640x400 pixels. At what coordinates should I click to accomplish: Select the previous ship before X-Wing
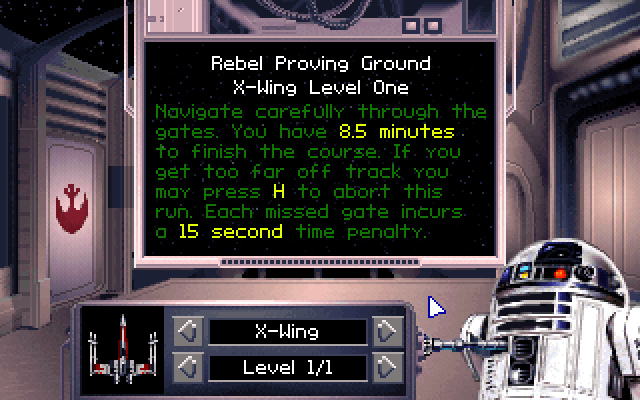(x=189, y=331)
